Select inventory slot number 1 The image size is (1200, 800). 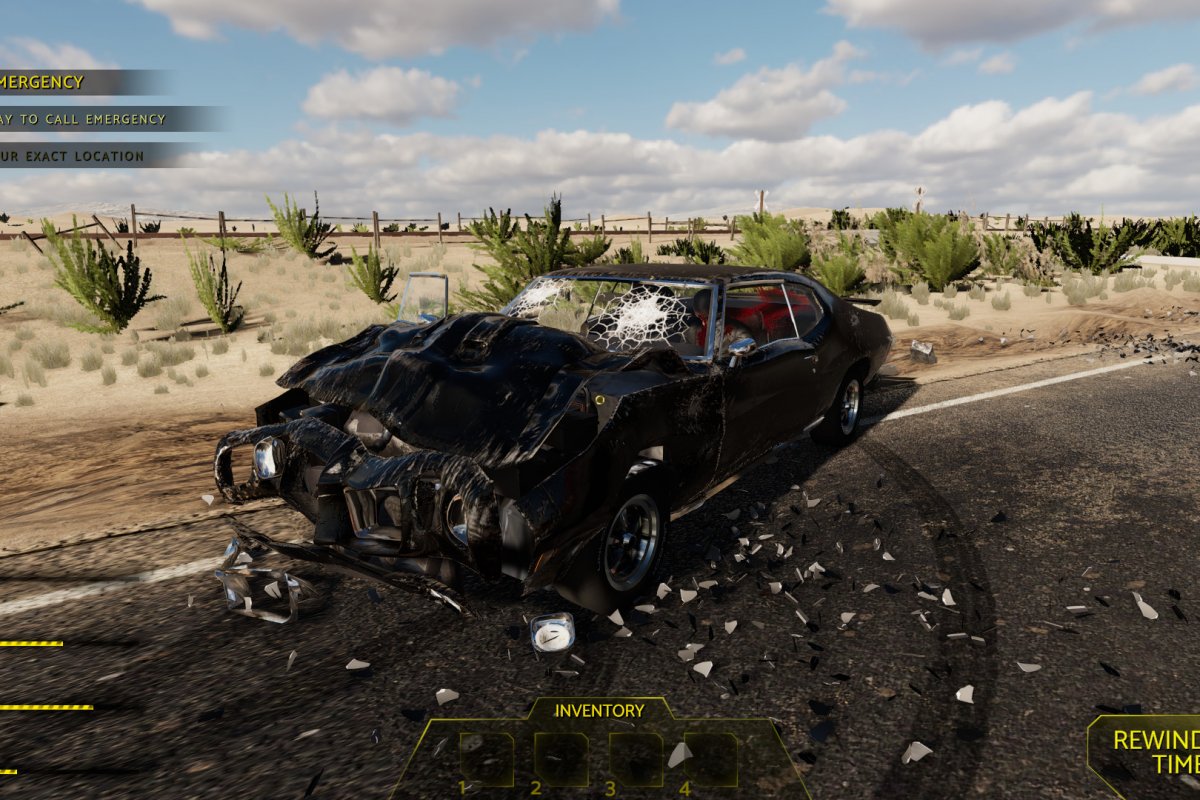(x=486, y=759)
